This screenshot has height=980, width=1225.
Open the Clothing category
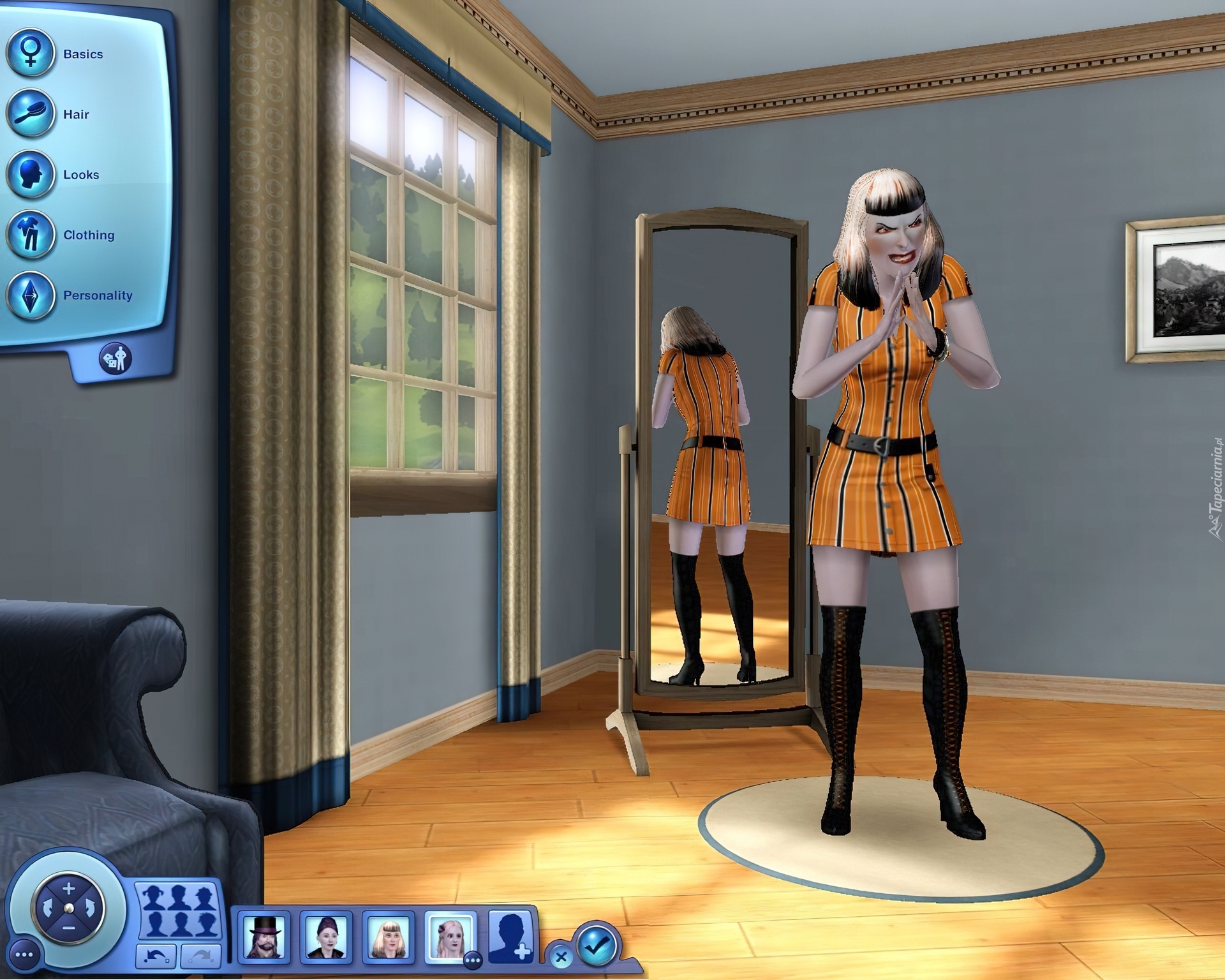pyautogui.click(x=30, y=235)
